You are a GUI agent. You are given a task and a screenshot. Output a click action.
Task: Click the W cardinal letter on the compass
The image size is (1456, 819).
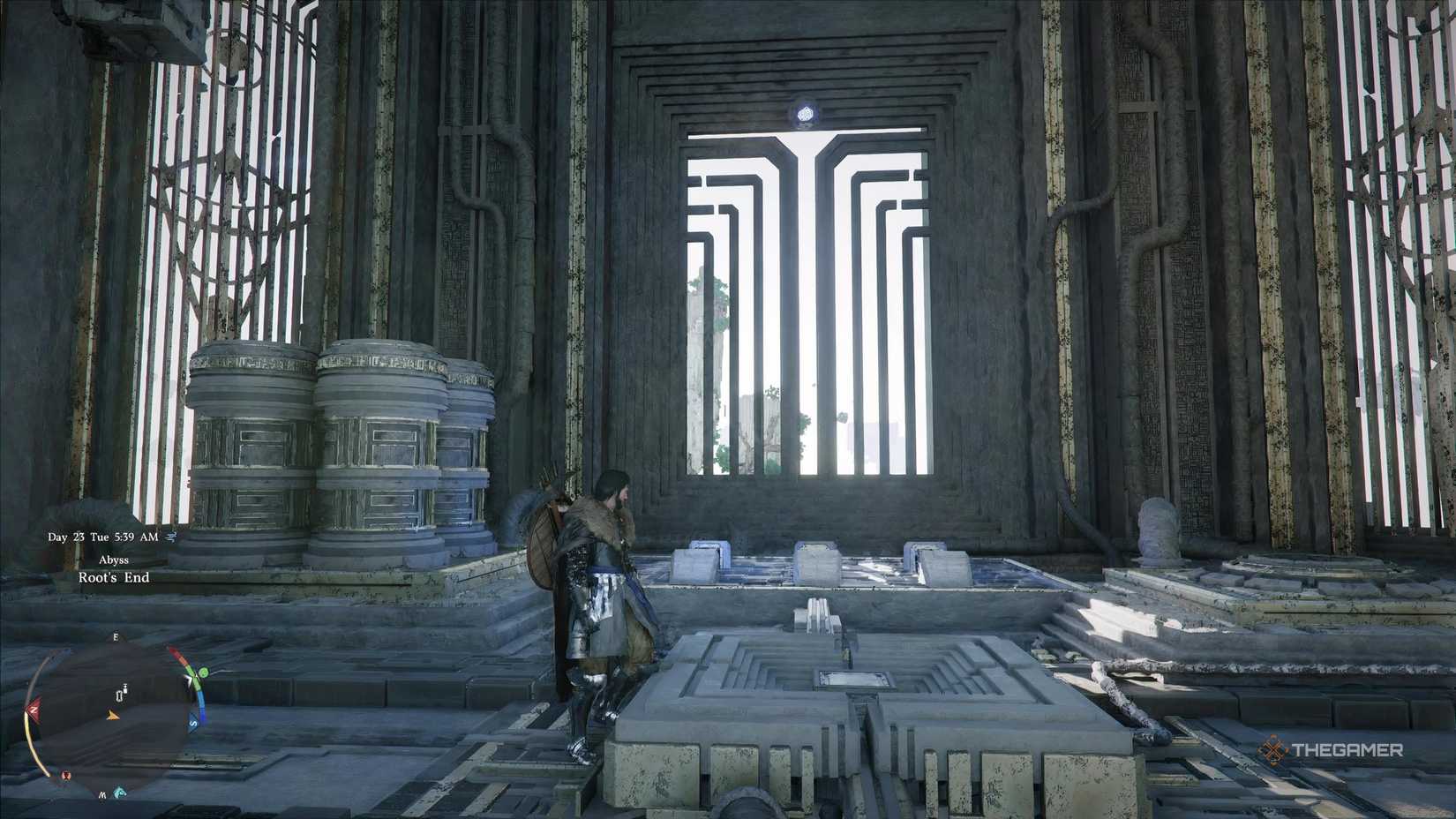click(102, 795)
